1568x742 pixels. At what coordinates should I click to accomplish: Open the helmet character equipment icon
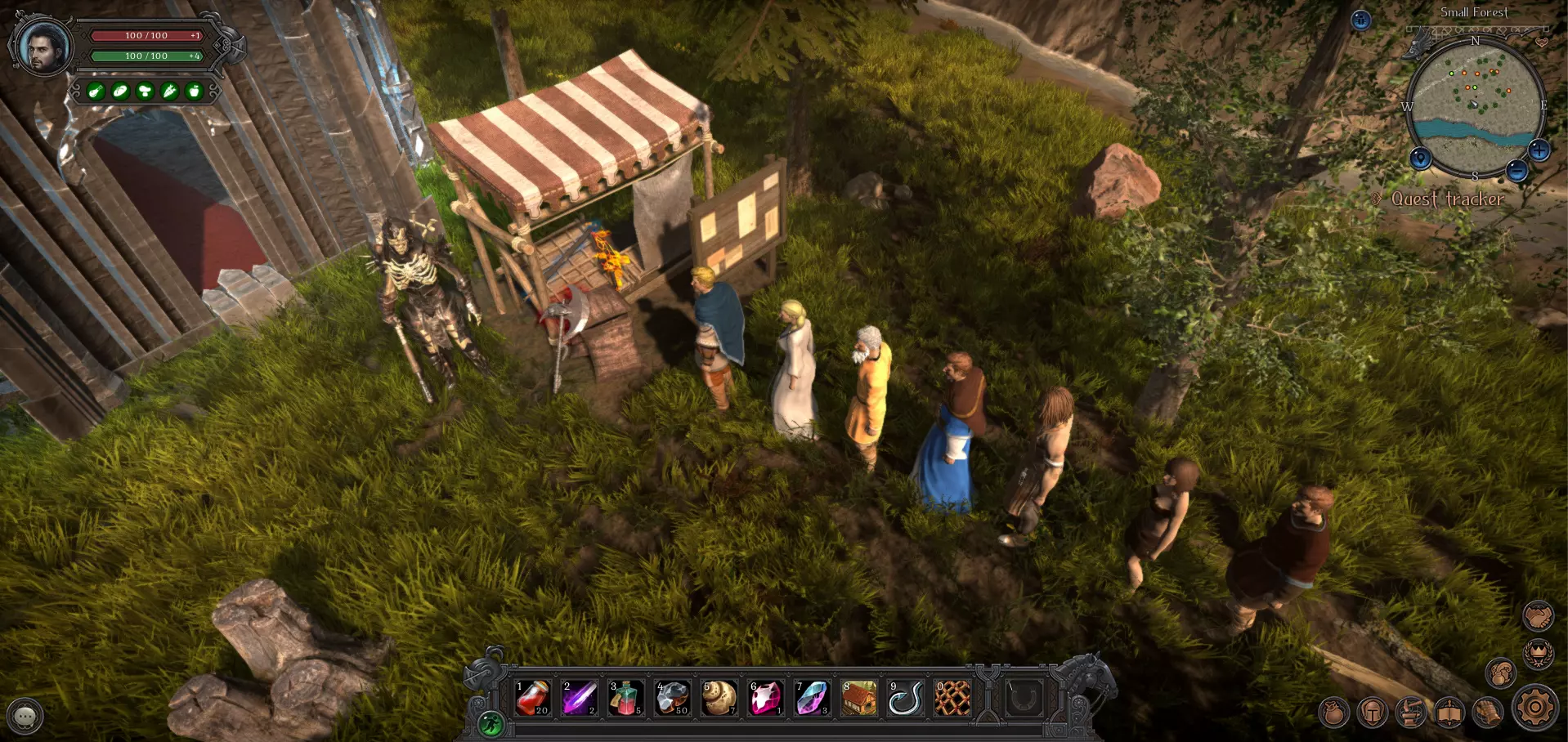[1373, 713]
